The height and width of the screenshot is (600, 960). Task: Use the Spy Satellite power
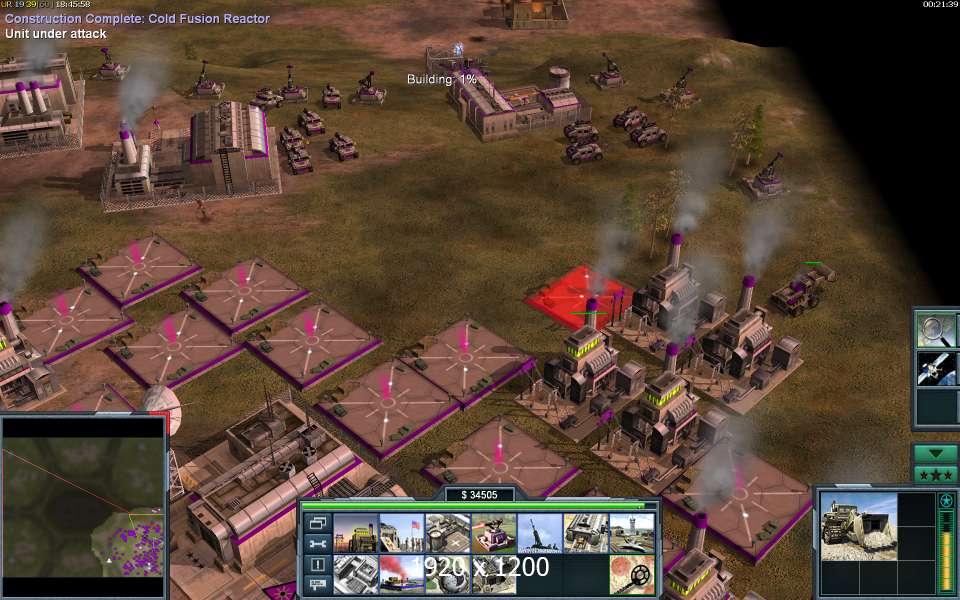pyautogui.click(x=937, y=368)
